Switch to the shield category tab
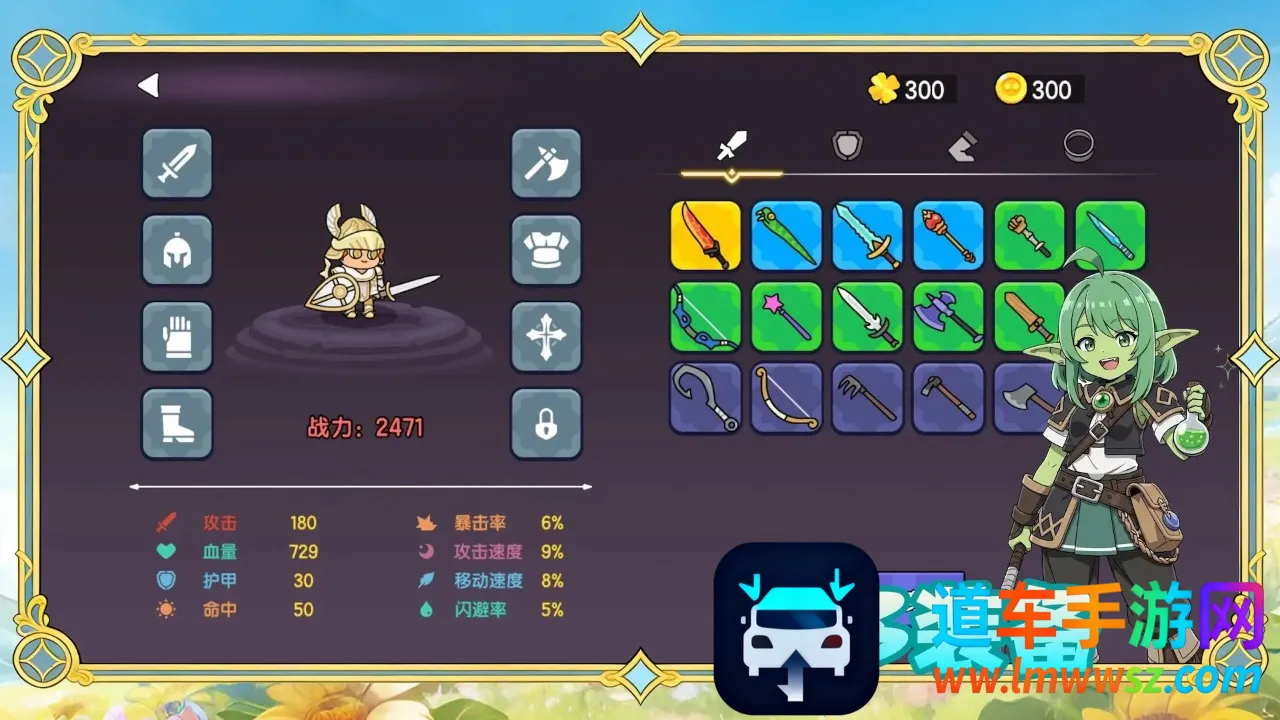Screen dimensions: 1280x720 [847, 147]
